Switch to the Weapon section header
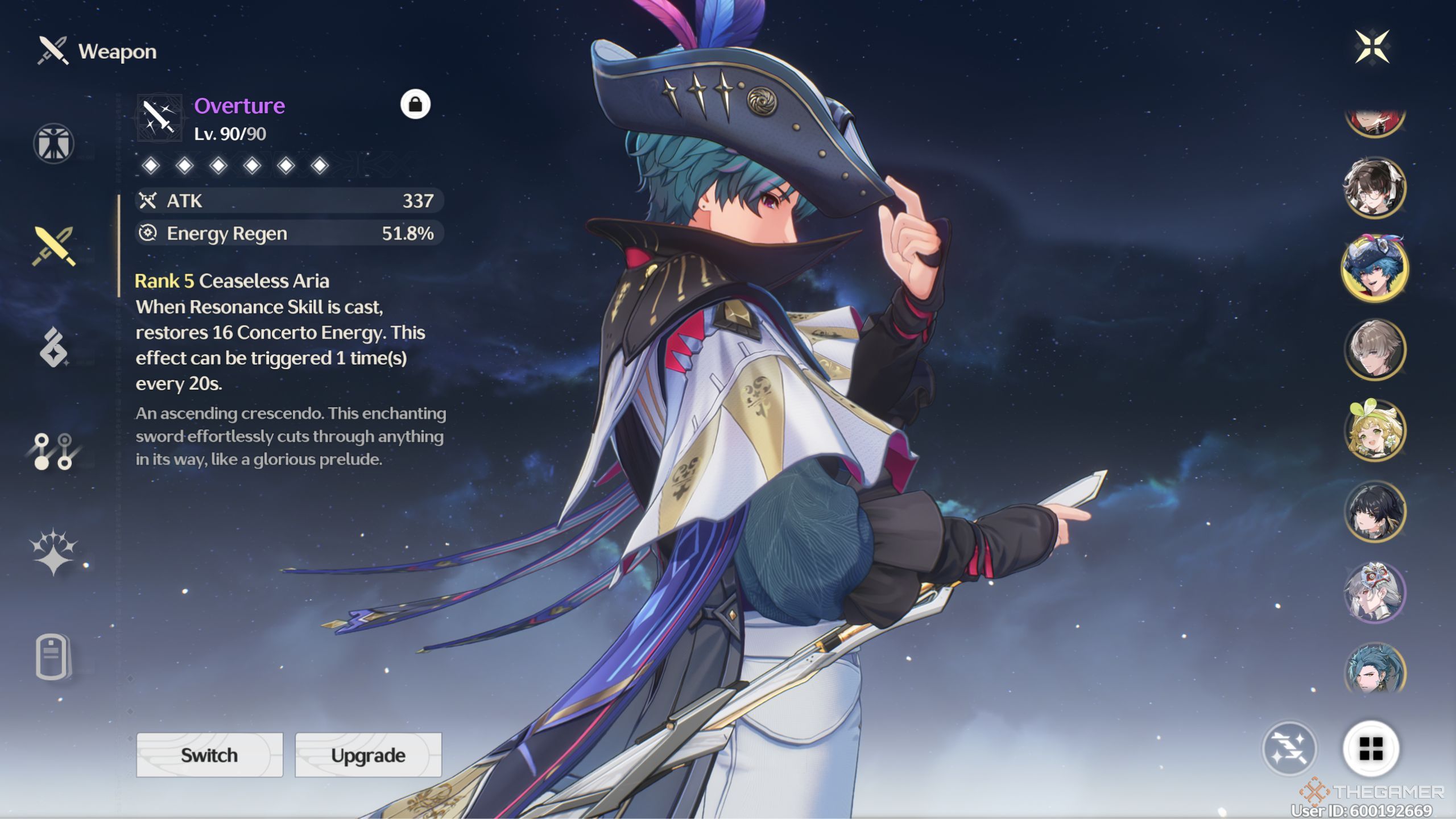 (97, 51)
